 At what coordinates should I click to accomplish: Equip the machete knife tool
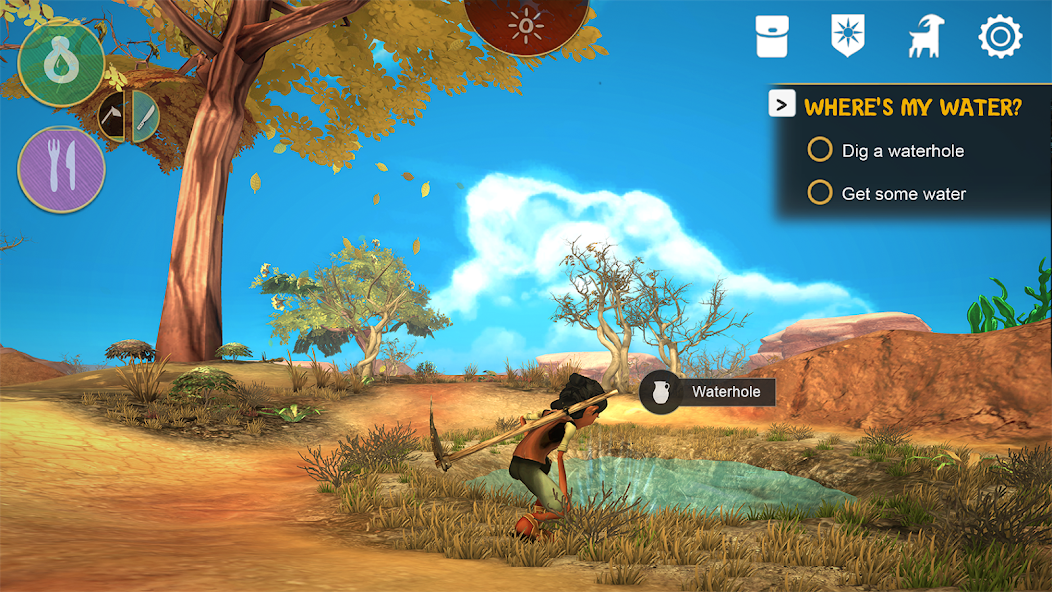click(146, 117)
